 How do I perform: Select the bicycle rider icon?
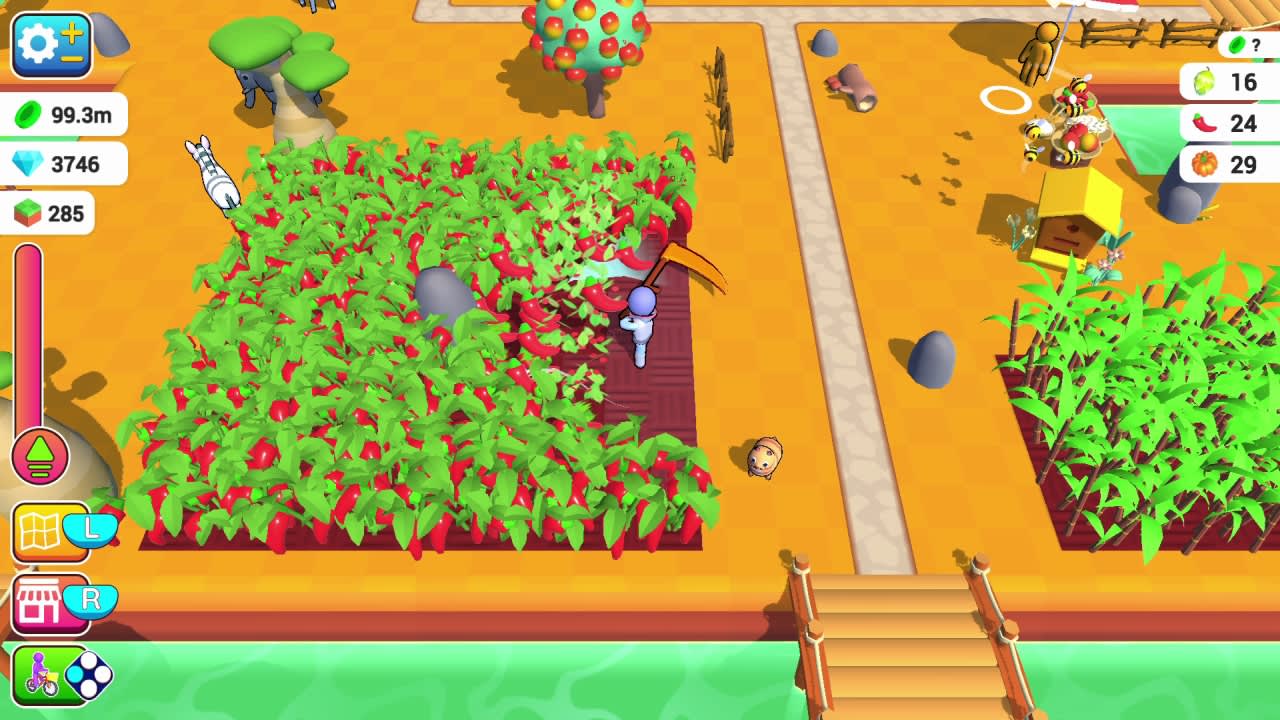tap(40, 675)
